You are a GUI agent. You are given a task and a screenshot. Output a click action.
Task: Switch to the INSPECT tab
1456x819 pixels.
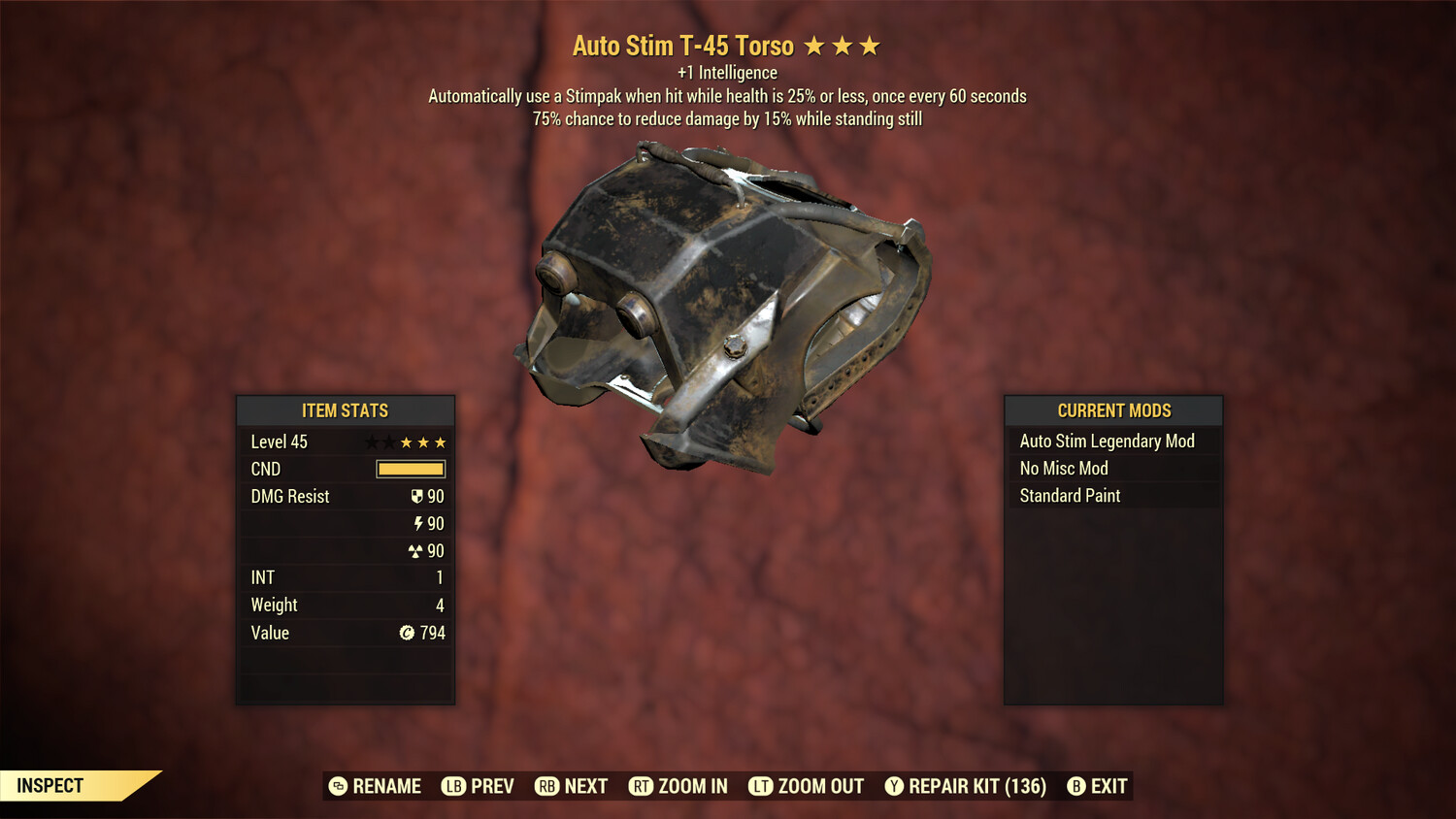tap(50, 785)
